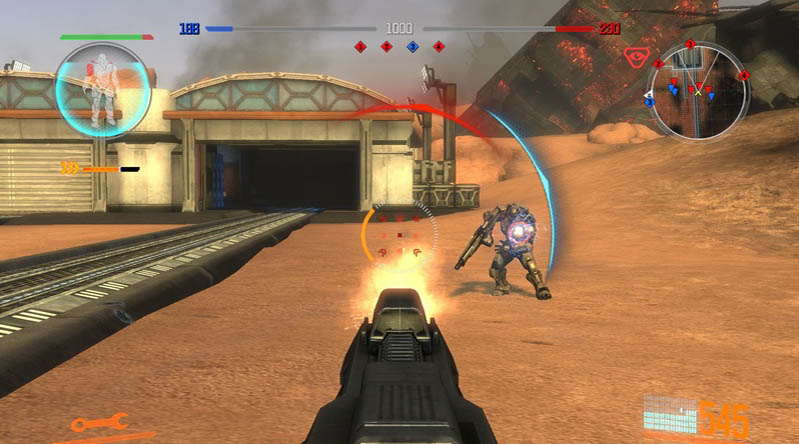This screenshot has height=444, width=799.
Task: Click the ammo grid icon beside 545
Action: [669, 414]
